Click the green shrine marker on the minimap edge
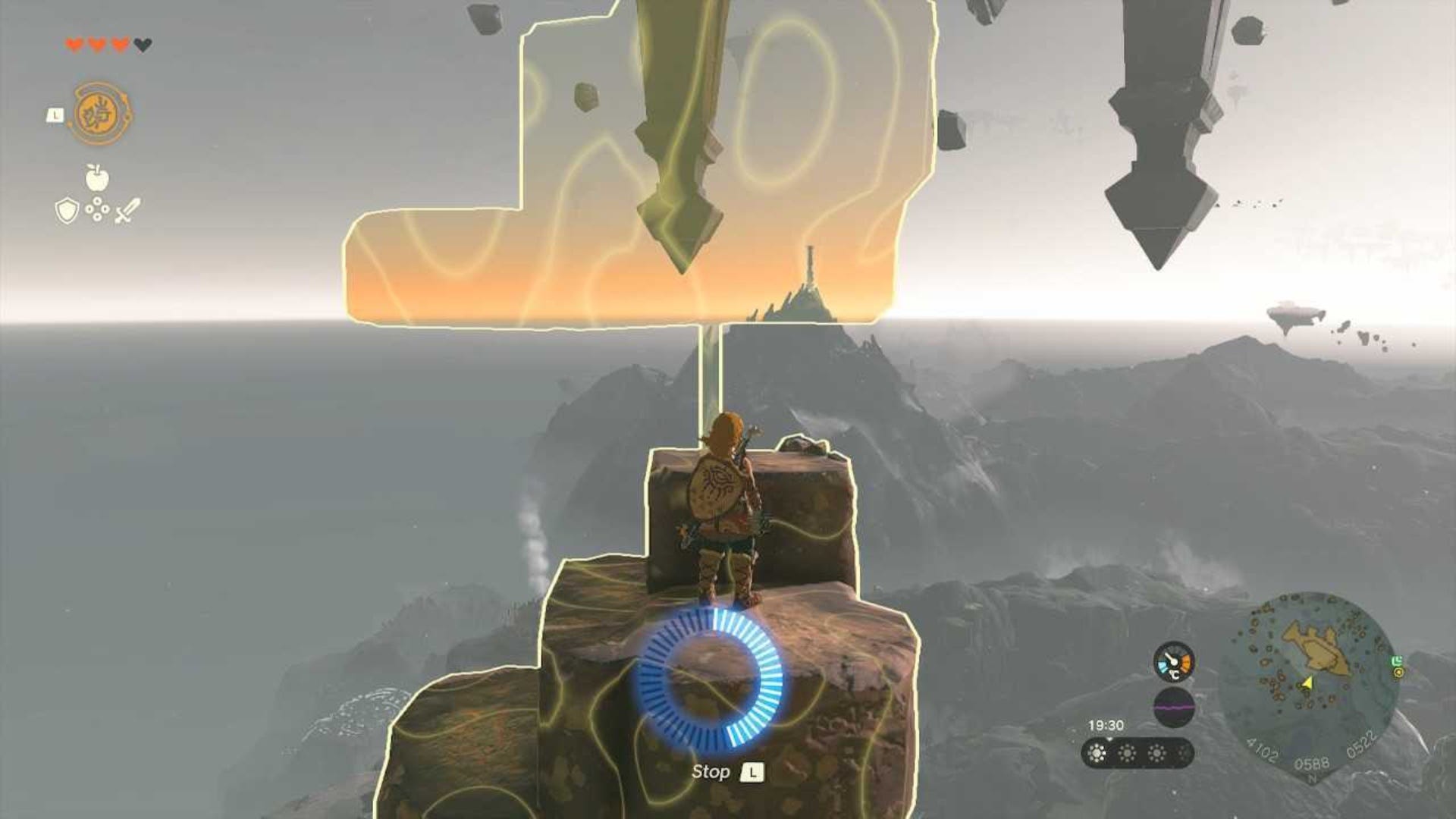The height and width of the screenshot is (819, 1456). [x=1397, y=662]
